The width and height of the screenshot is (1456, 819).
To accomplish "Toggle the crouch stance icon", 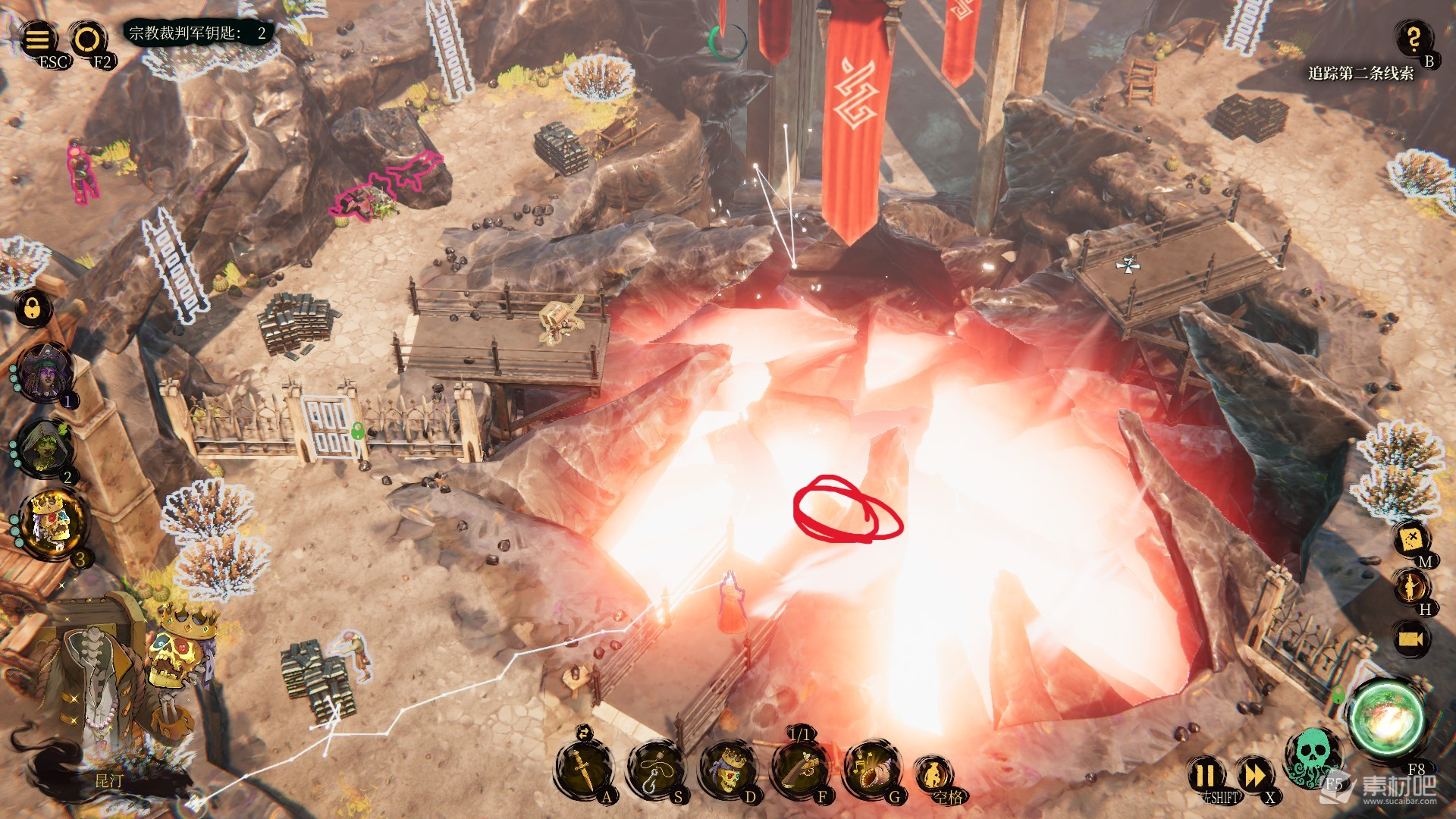I will [933, 773].
